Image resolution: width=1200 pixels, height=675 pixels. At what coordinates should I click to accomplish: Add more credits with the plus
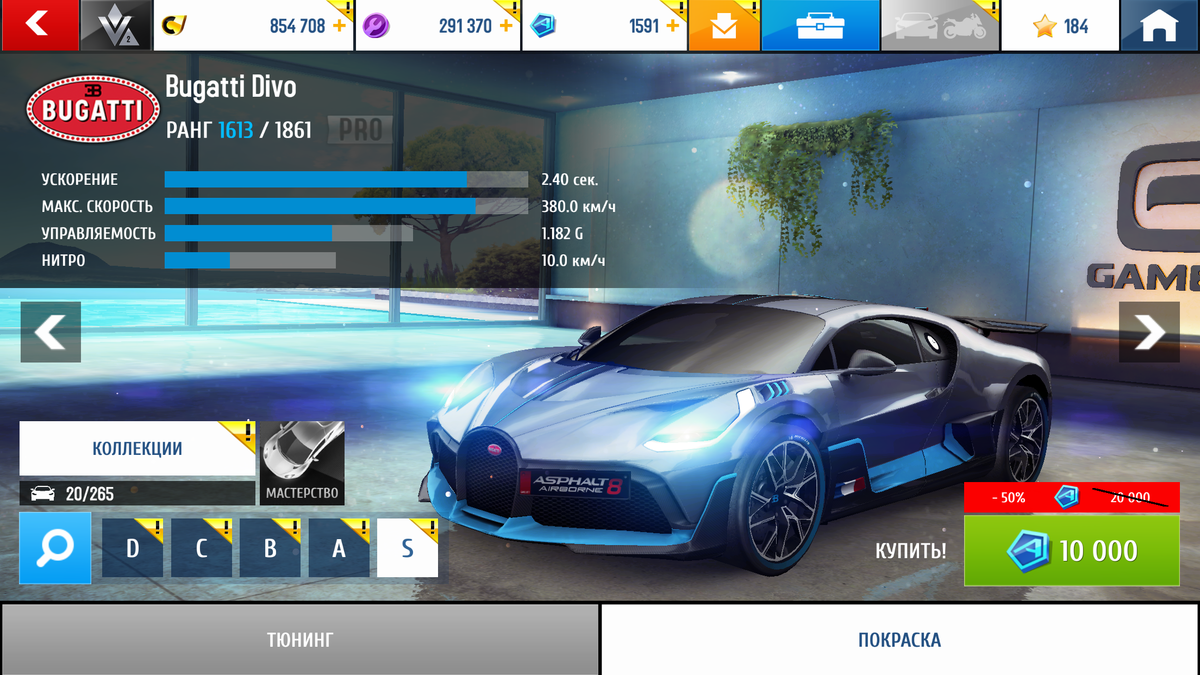(339, 26)
